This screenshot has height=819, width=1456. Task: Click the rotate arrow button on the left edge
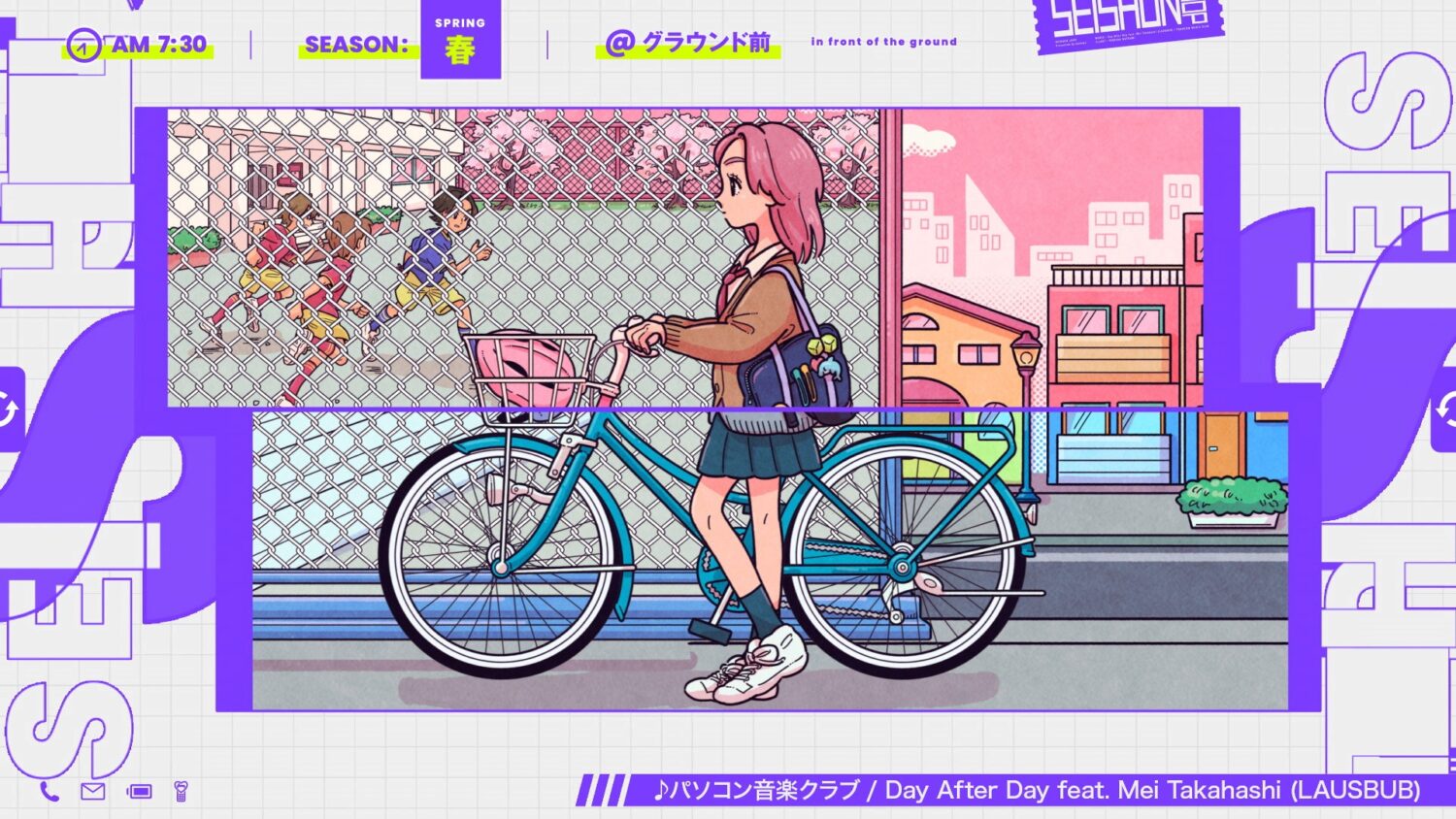coord(9,409)
